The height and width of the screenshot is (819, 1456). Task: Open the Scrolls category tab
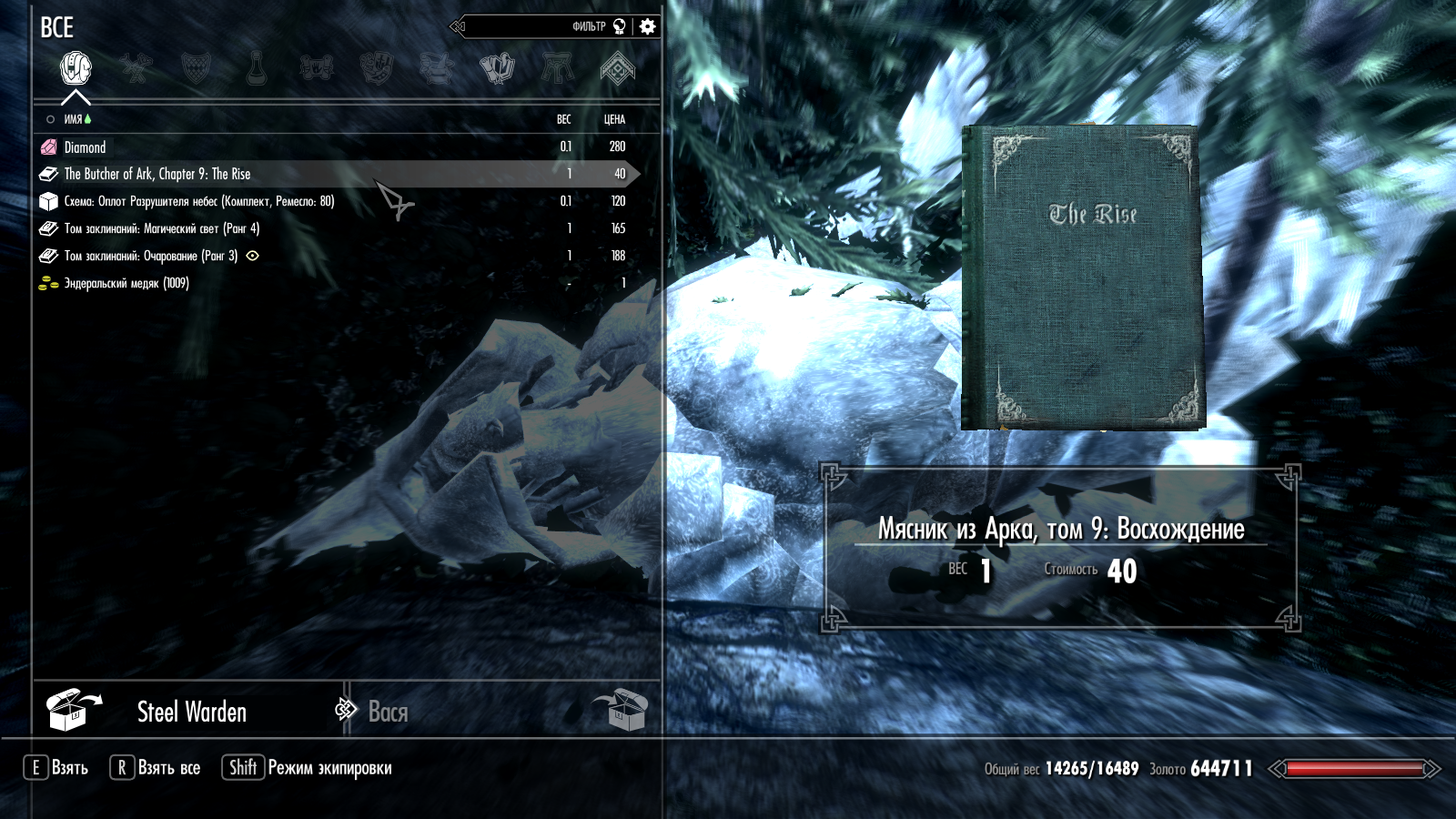click(316, 68)
